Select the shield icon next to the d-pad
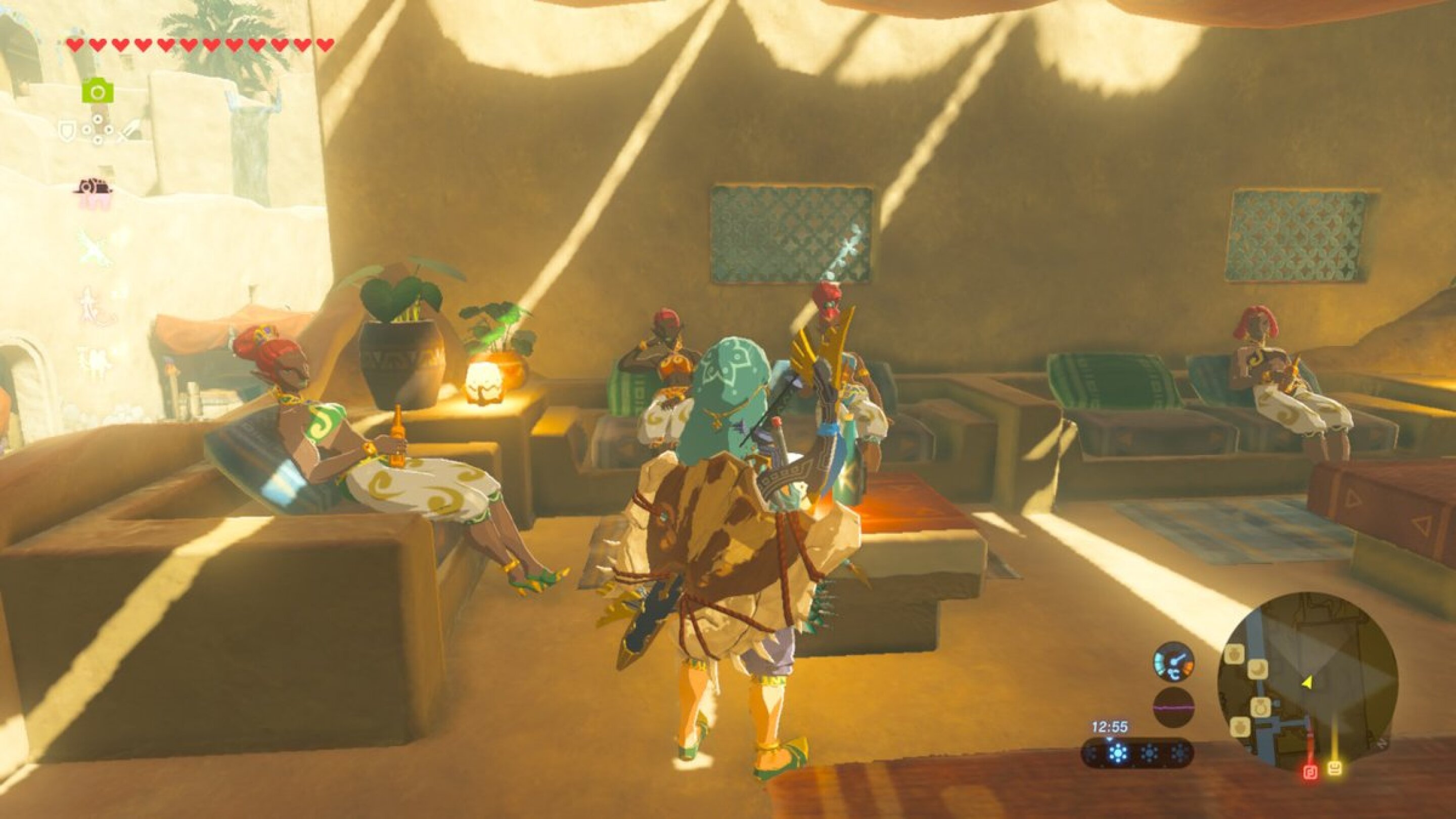This screenshot has width=1456, height=819. (67, 129)
